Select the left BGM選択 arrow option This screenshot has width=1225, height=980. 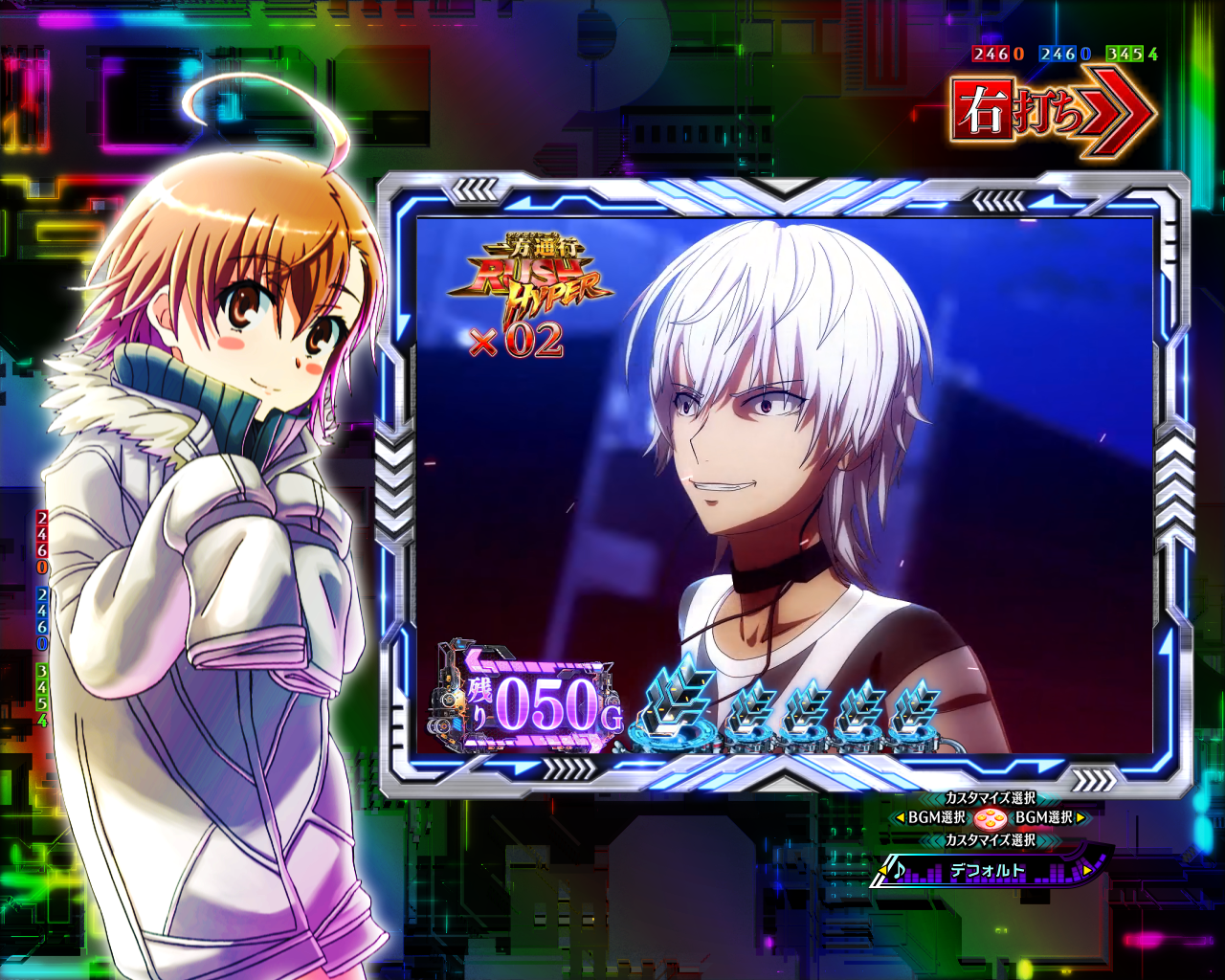(x=930, y=818)
